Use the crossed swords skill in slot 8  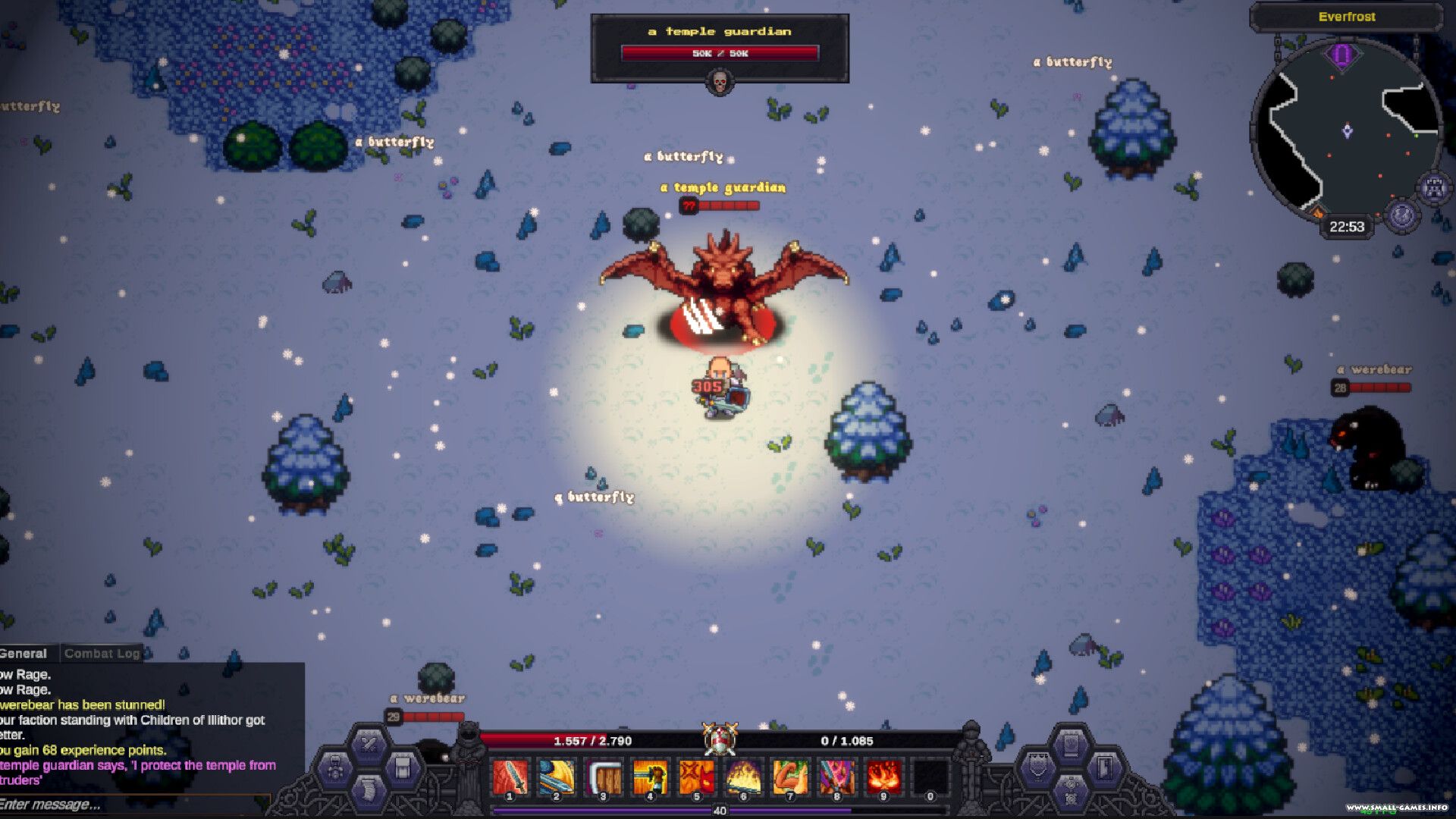click(836, 776)
